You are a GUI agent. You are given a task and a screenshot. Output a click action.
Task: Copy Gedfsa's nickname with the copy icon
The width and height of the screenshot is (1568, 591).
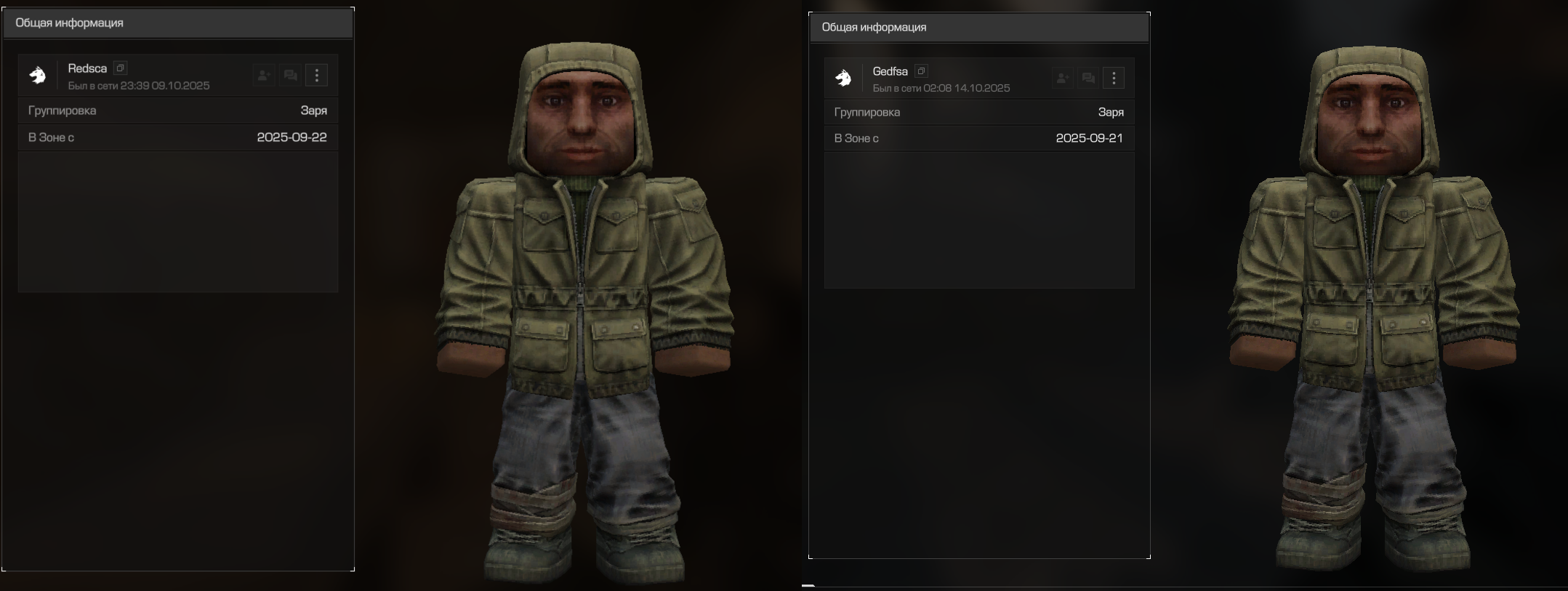click(921, 71)
